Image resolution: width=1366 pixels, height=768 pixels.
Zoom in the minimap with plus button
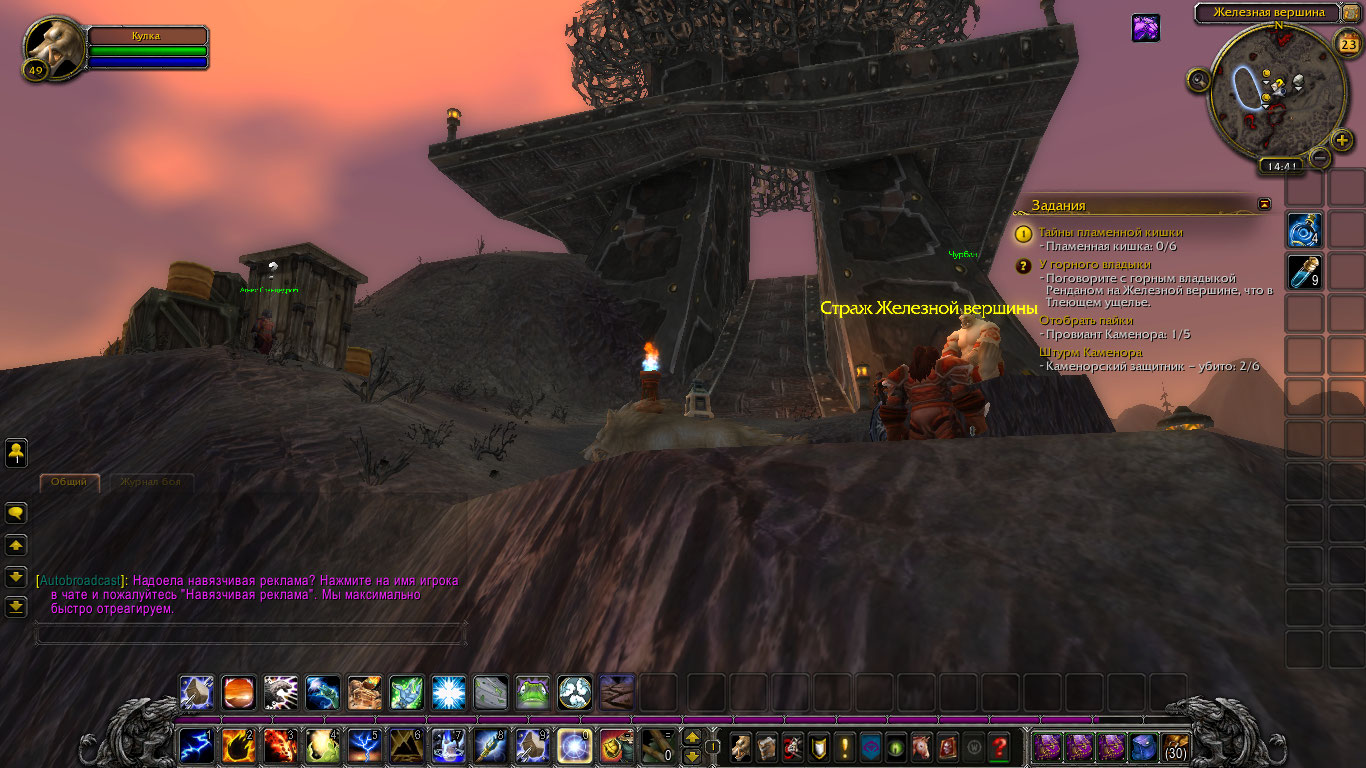coord(1342,140)
